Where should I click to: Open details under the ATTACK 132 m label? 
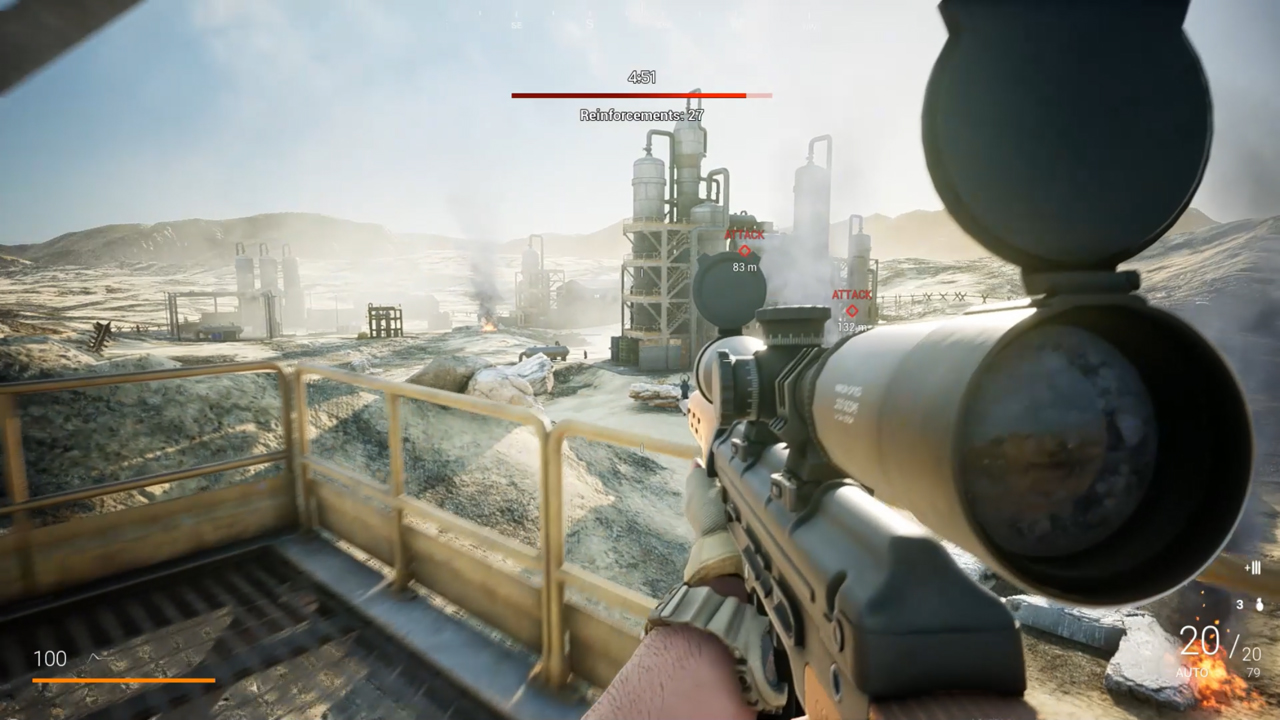pos(852,294)
